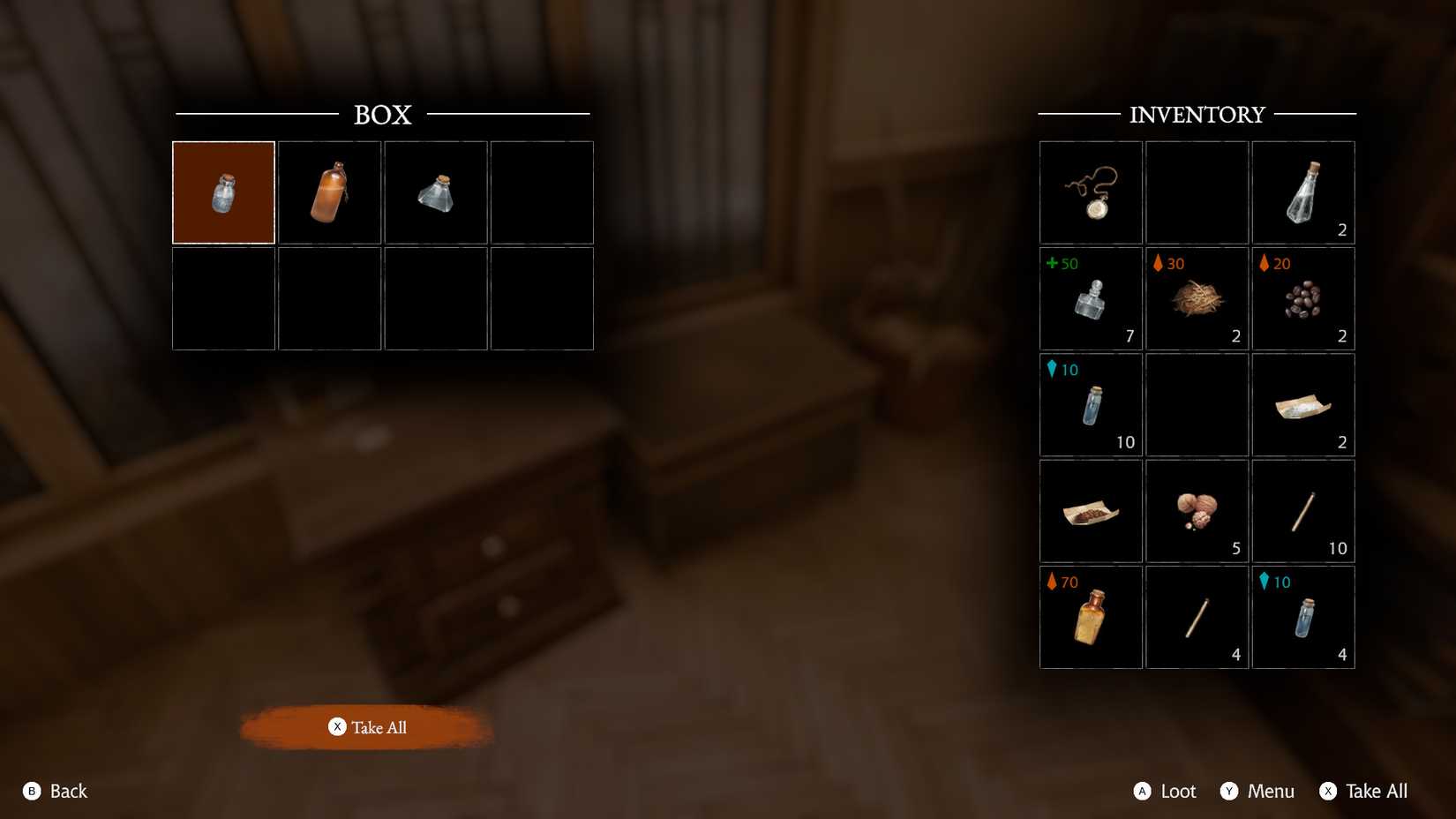
Task: Click Loot in the bottom bar
Action: pos(1163,791)
